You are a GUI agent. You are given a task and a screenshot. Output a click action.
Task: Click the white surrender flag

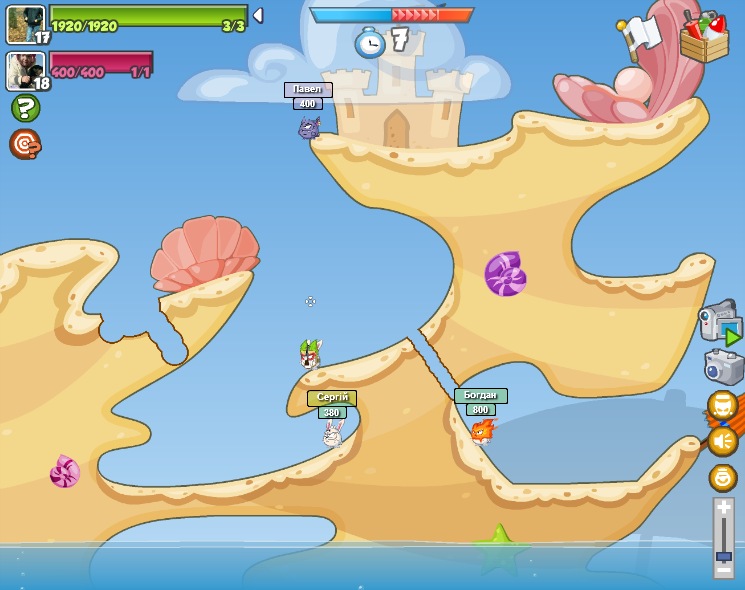coord(640,34)
